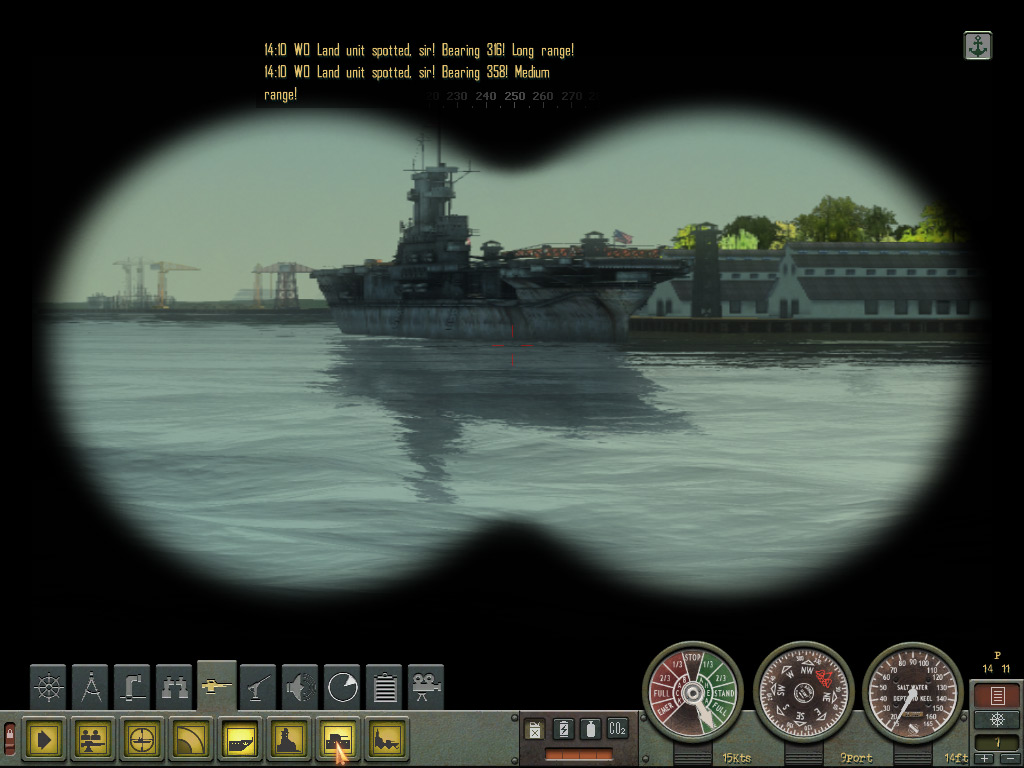Open the radar sweep tab
The image size is (1024, 768).
pyautogui.click(x=342, y=688)
